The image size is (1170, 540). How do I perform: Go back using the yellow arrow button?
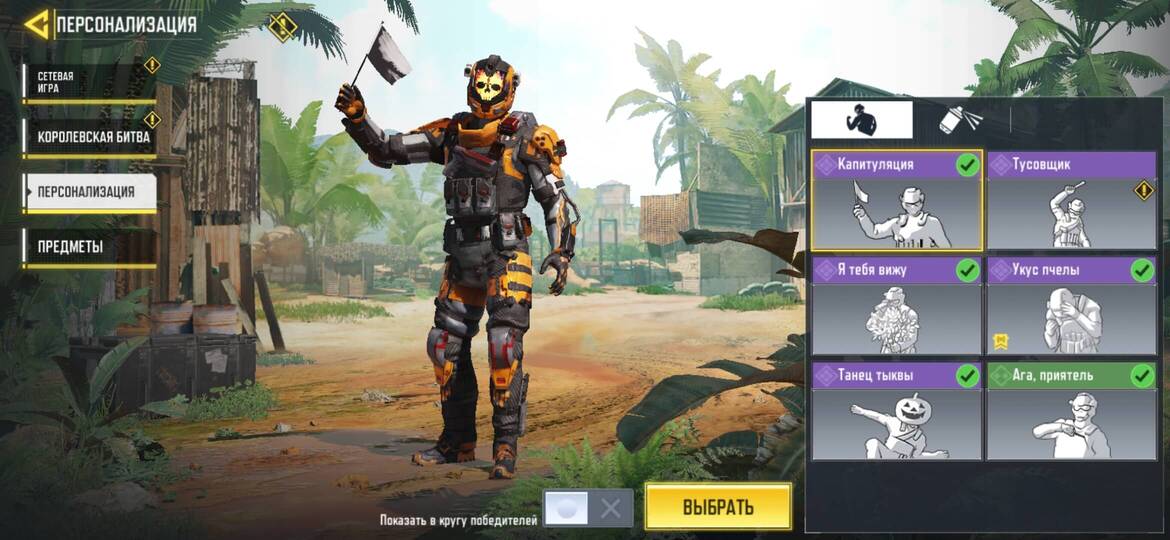[37, 24]
